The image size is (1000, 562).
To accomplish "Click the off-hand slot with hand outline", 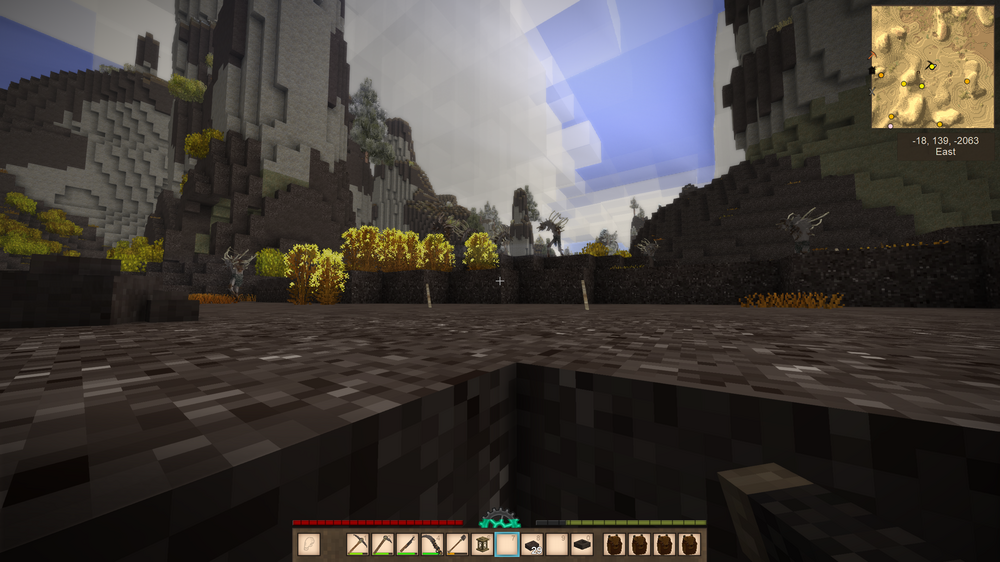I will tap(309, 545).
